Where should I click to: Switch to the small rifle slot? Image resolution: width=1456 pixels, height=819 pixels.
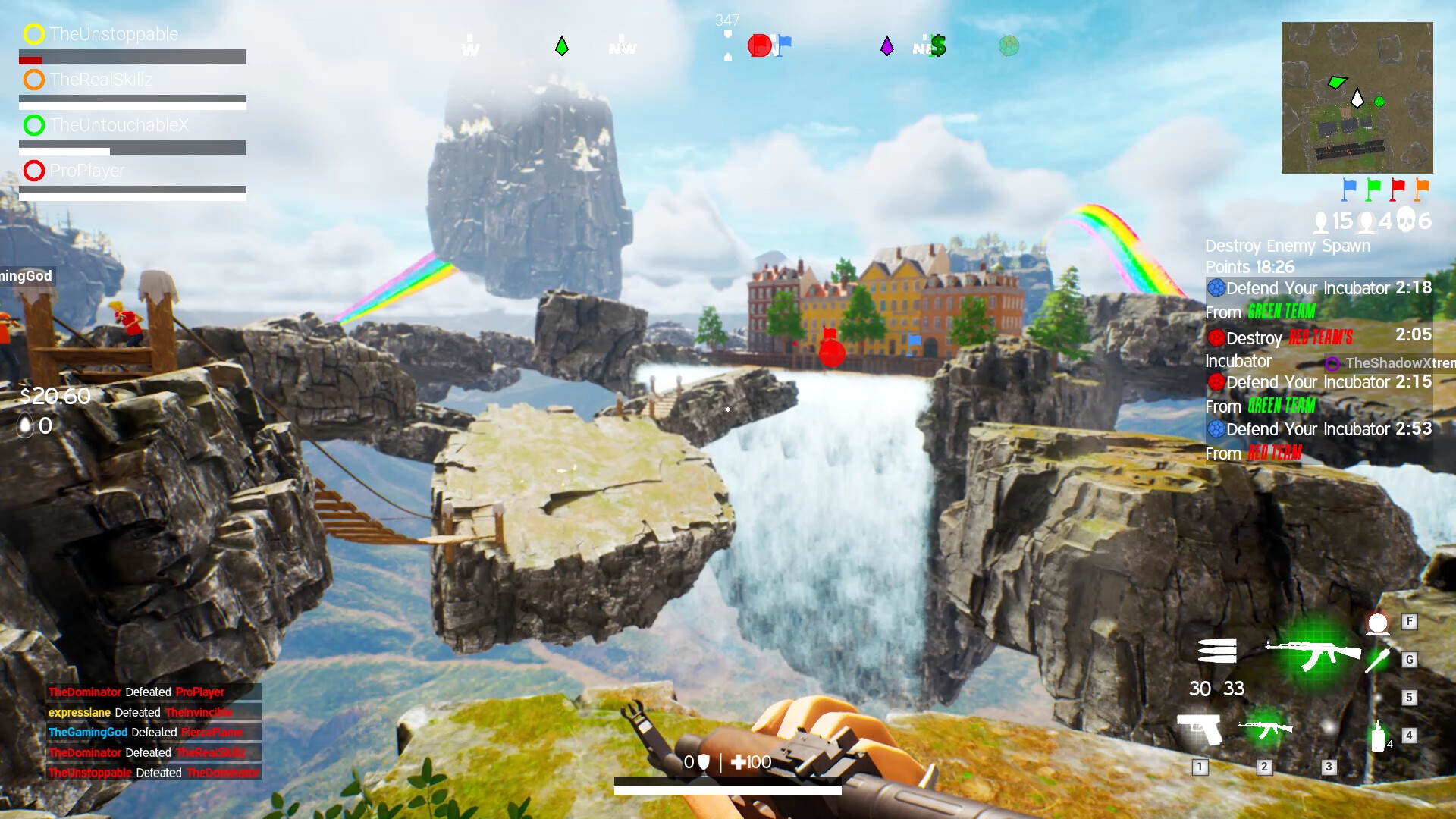click(x=1264, y=729)
